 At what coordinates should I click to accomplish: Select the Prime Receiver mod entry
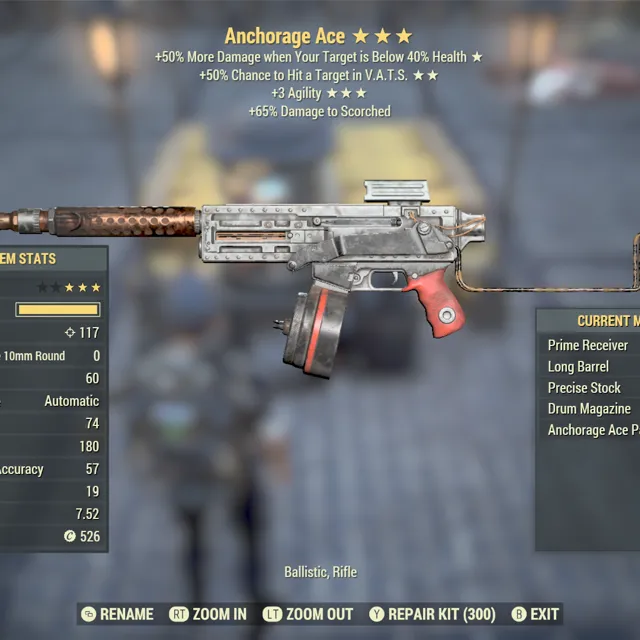(588, 345)
